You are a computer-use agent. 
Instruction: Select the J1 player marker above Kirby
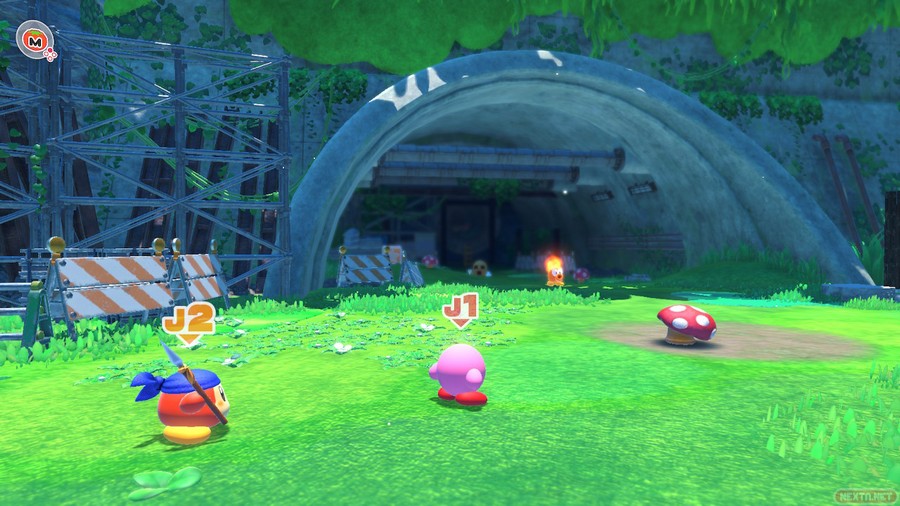tap(460, 309)
